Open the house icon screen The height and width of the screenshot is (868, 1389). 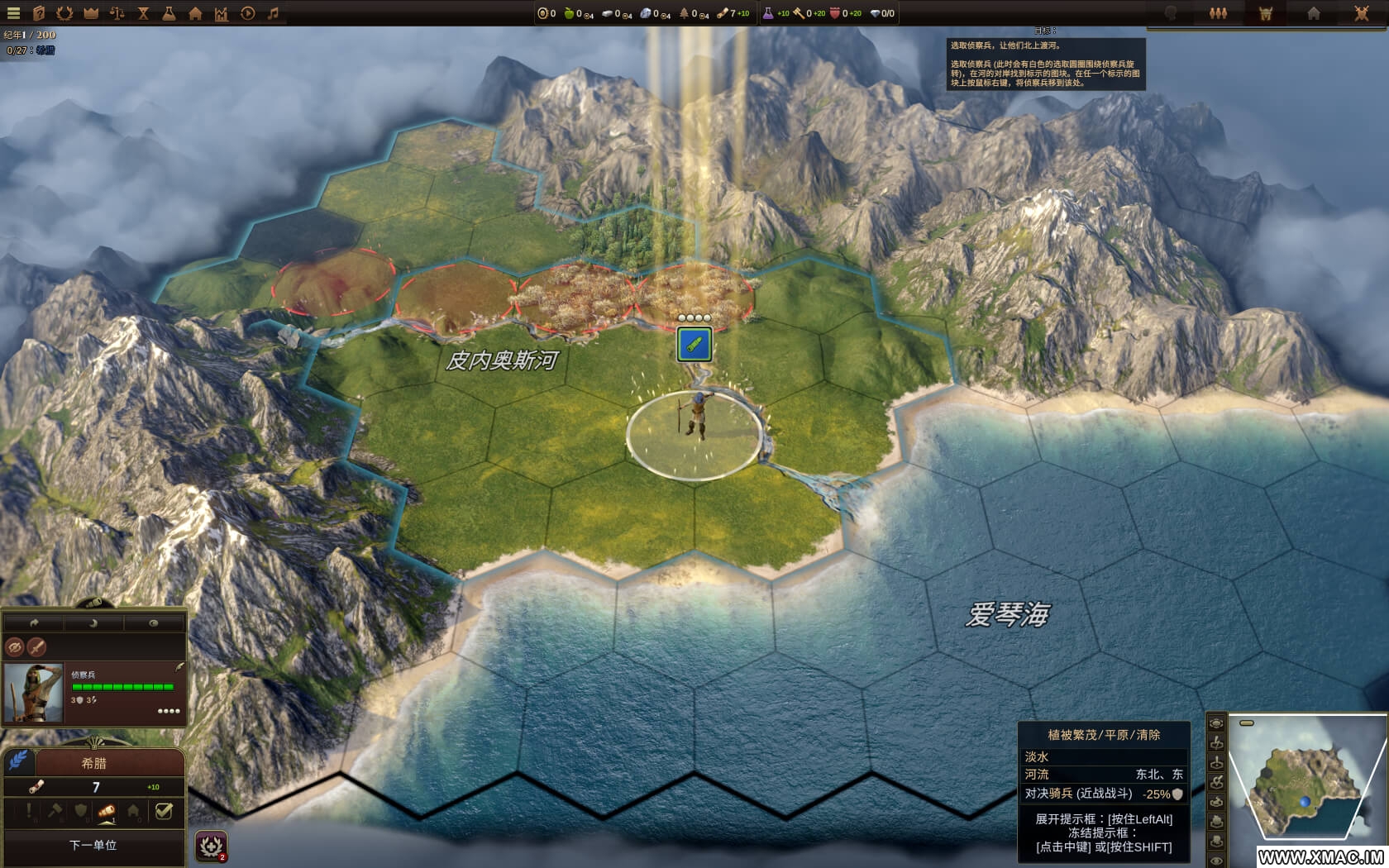pos(195,13)
